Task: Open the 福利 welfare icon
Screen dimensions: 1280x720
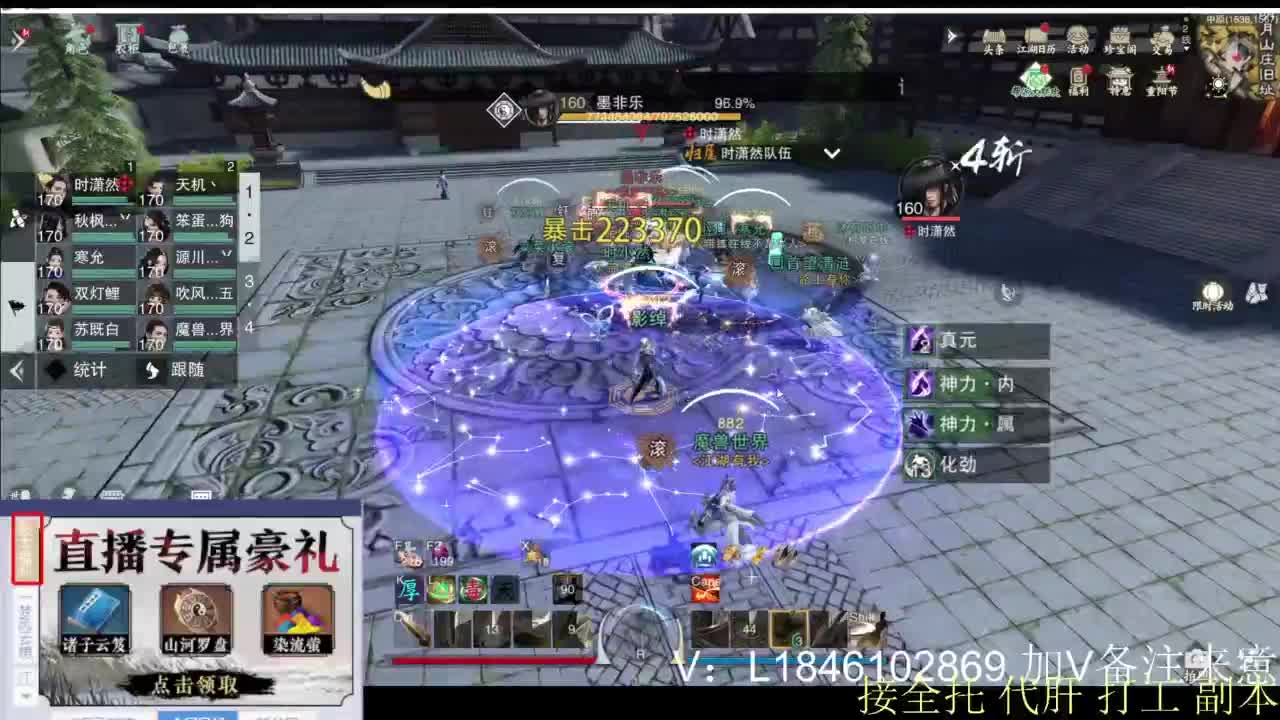Action: [x=1079, y=76]
